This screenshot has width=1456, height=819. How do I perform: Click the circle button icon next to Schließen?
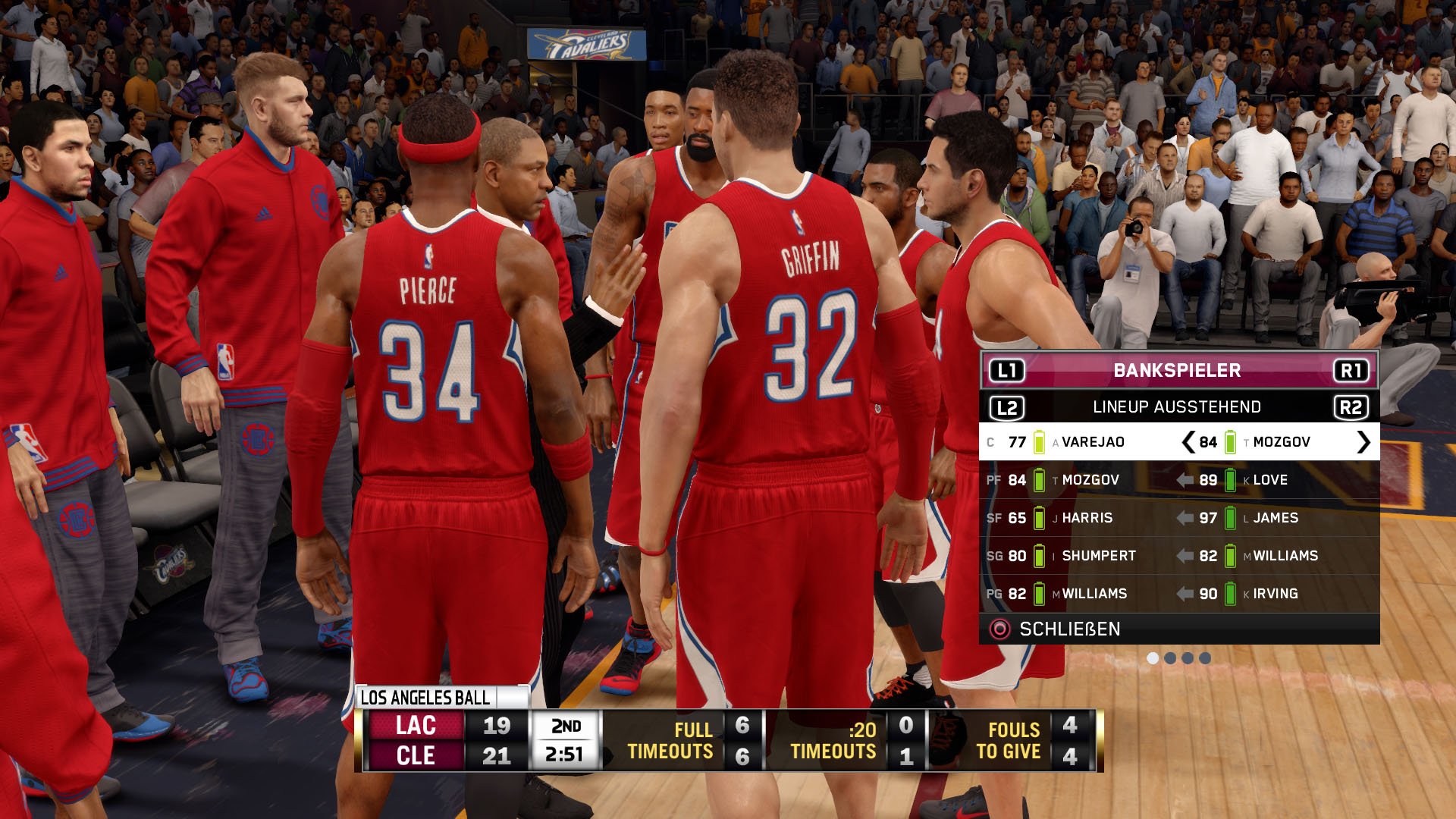999,628
